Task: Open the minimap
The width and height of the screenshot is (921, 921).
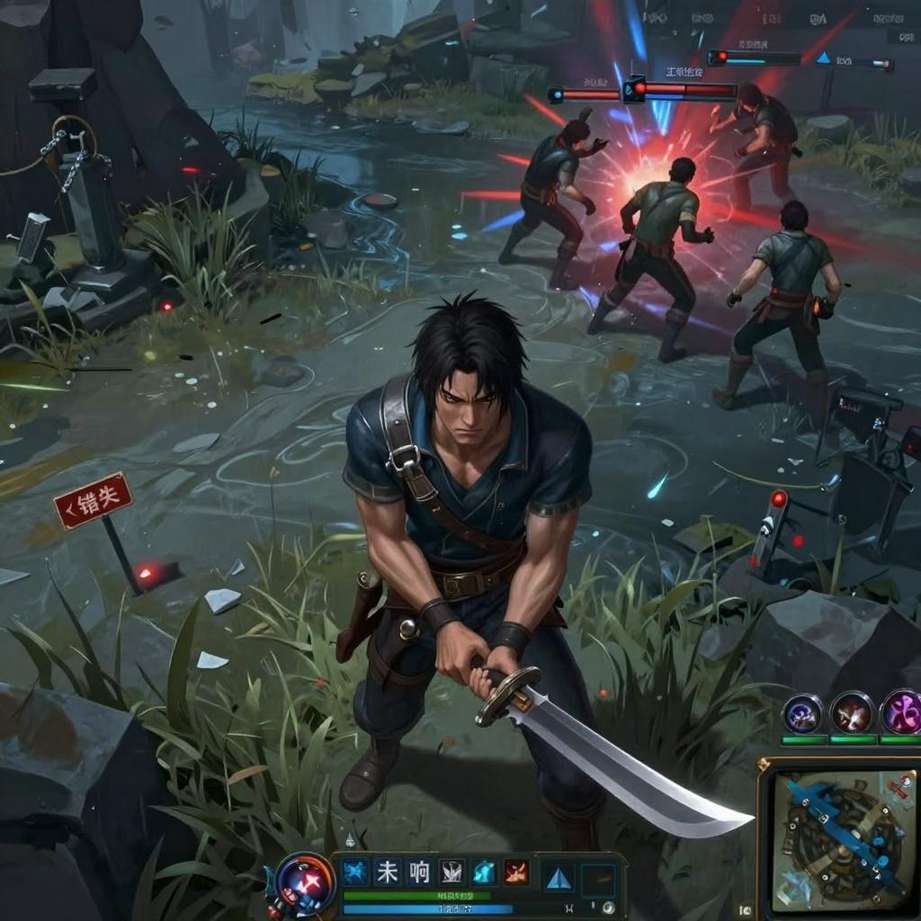Action: pyautogui.click(x=842, y=838)
